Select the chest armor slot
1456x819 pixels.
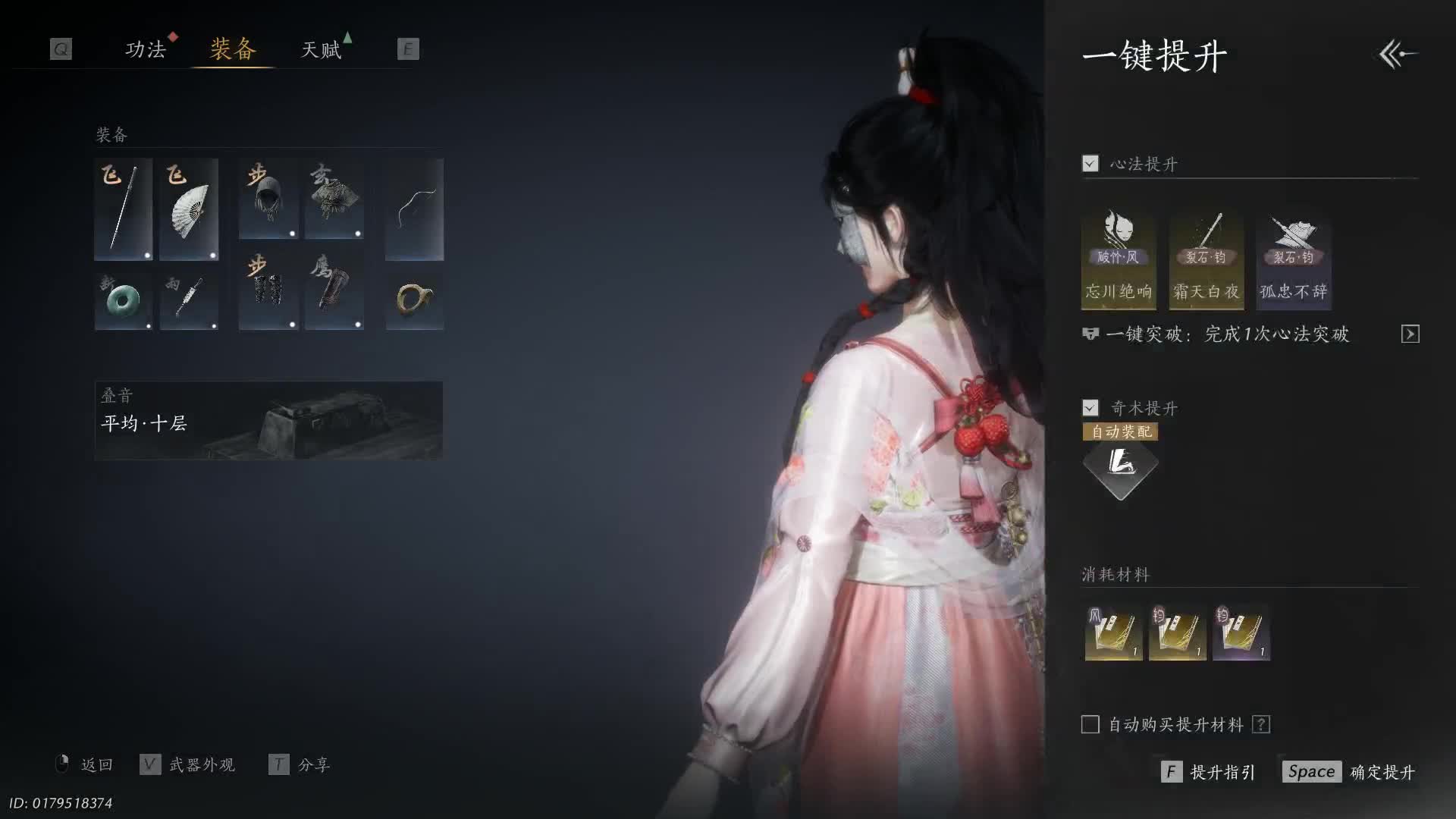coord(334,199)
